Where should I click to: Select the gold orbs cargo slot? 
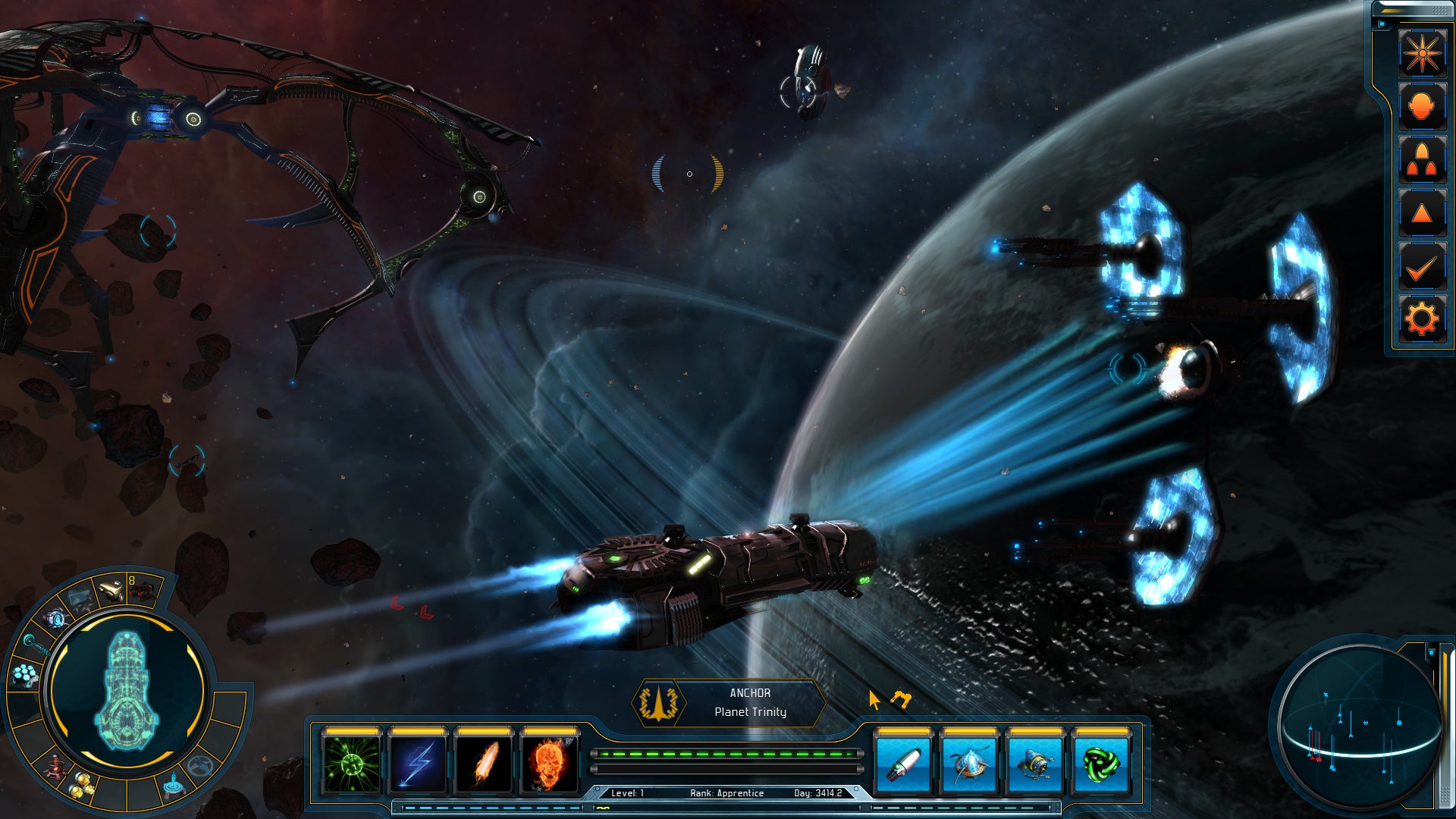83,785
